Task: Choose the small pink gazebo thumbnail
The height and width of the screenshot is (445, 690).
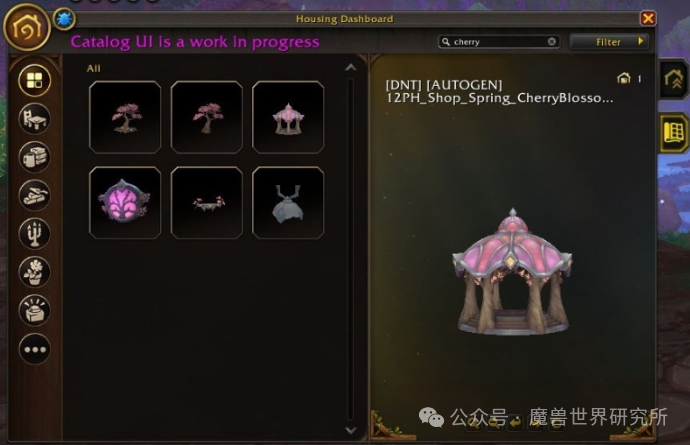Action: coord(288,117)
